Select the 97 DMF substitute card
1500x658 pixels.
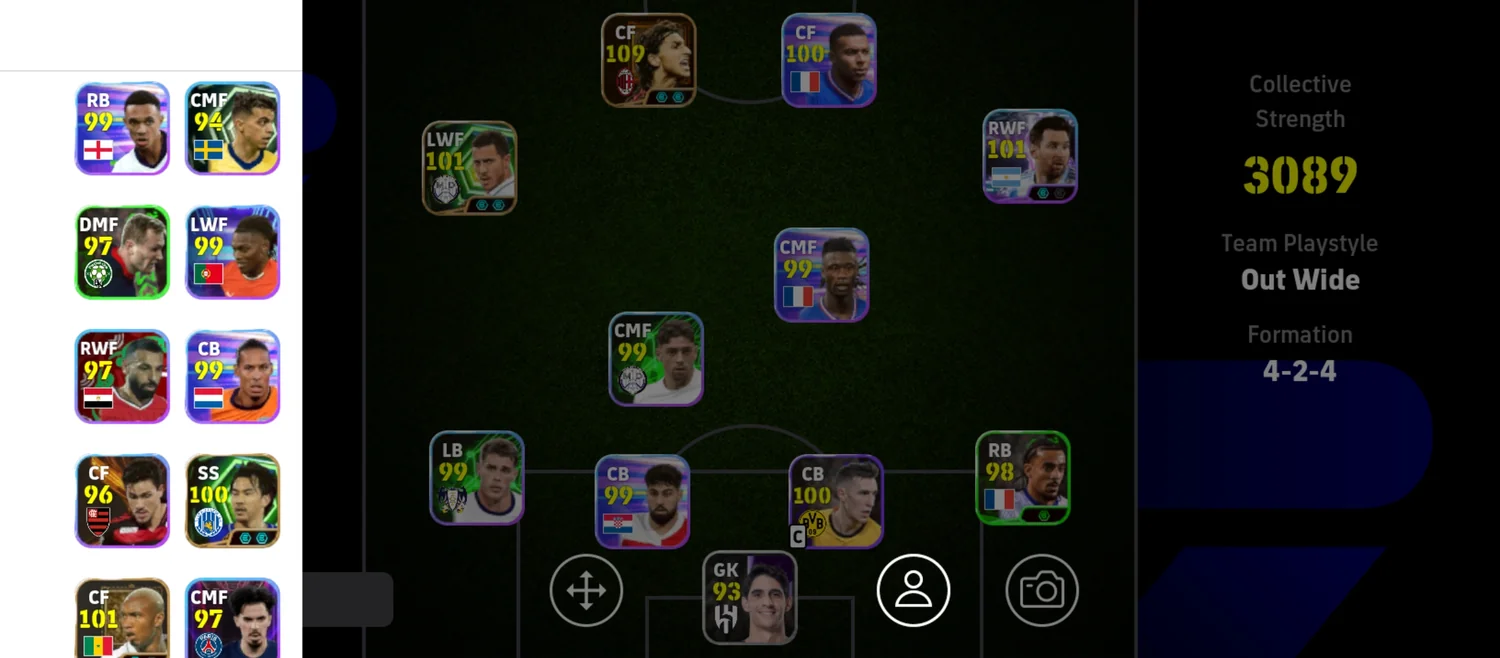coord(122,252)
